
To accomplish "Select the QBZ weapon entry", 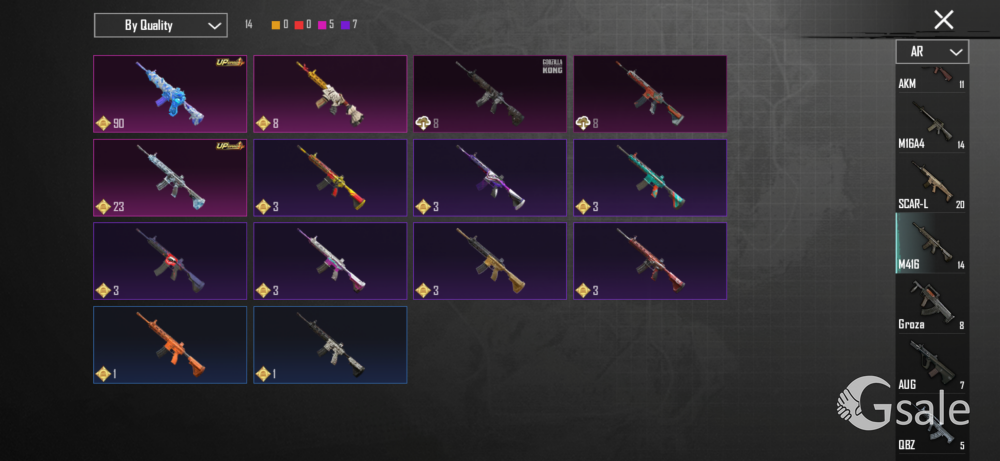I will coord(931,430).
